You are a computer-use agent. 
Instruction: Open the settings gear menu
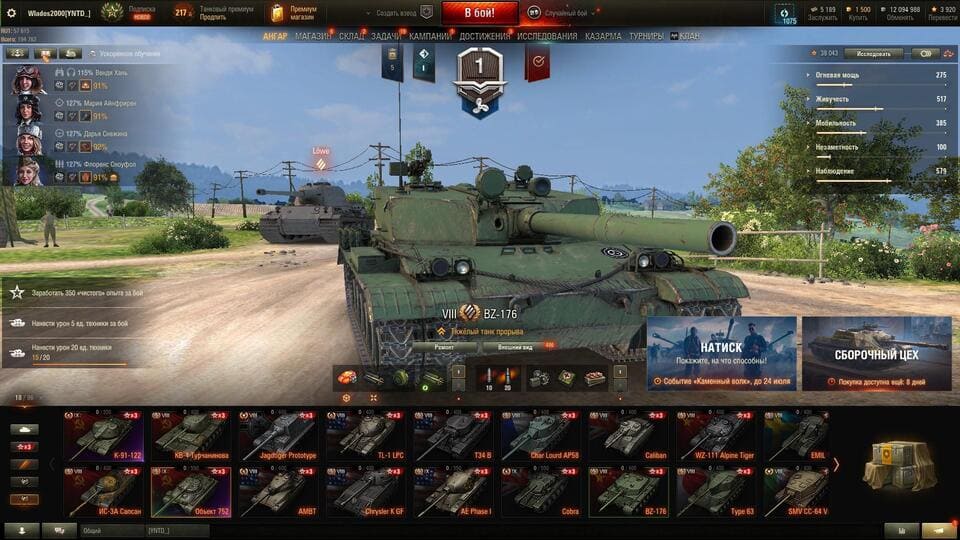coord(12,13)
